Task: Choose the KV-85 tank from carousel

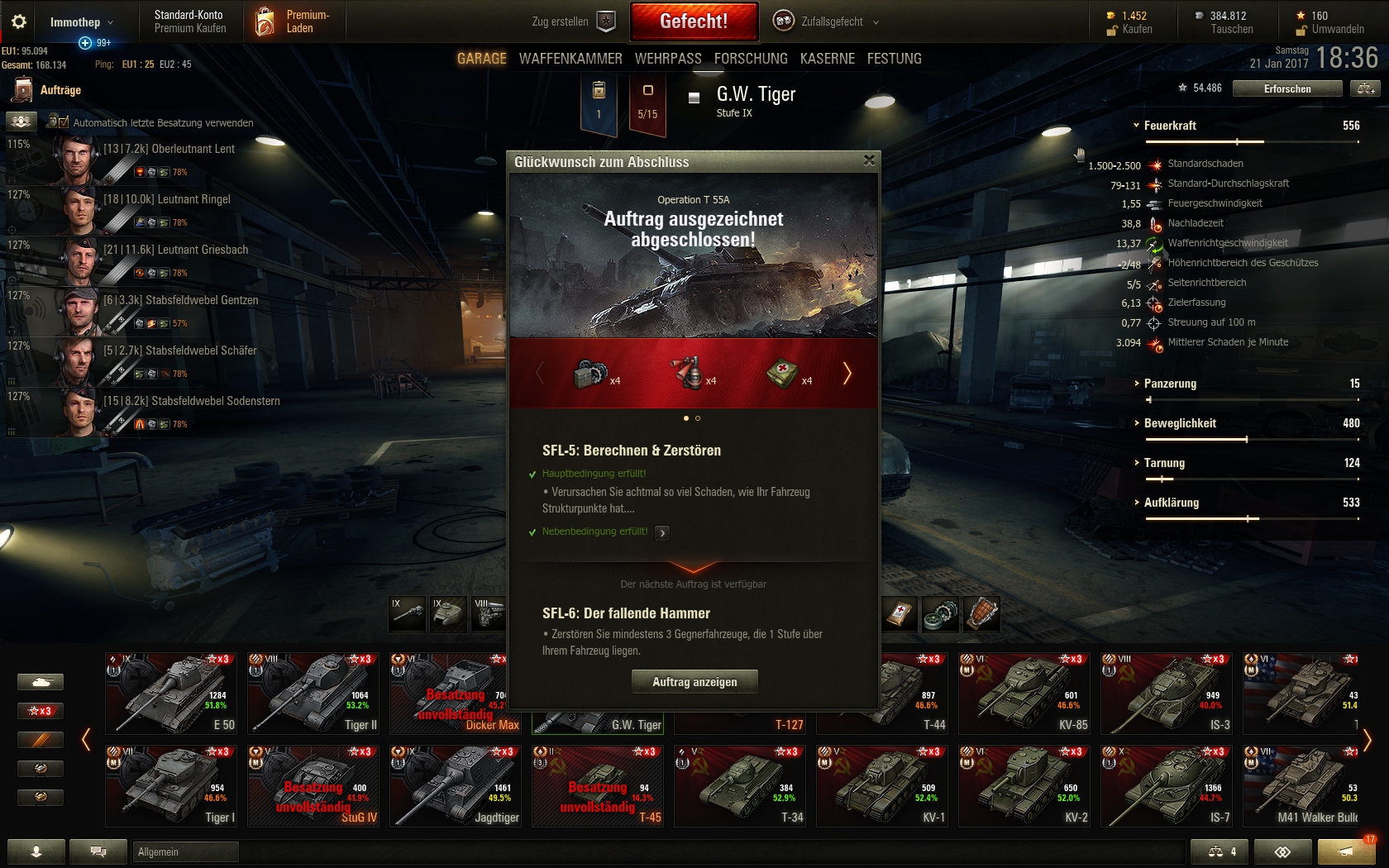Action: click(1024, 693)
